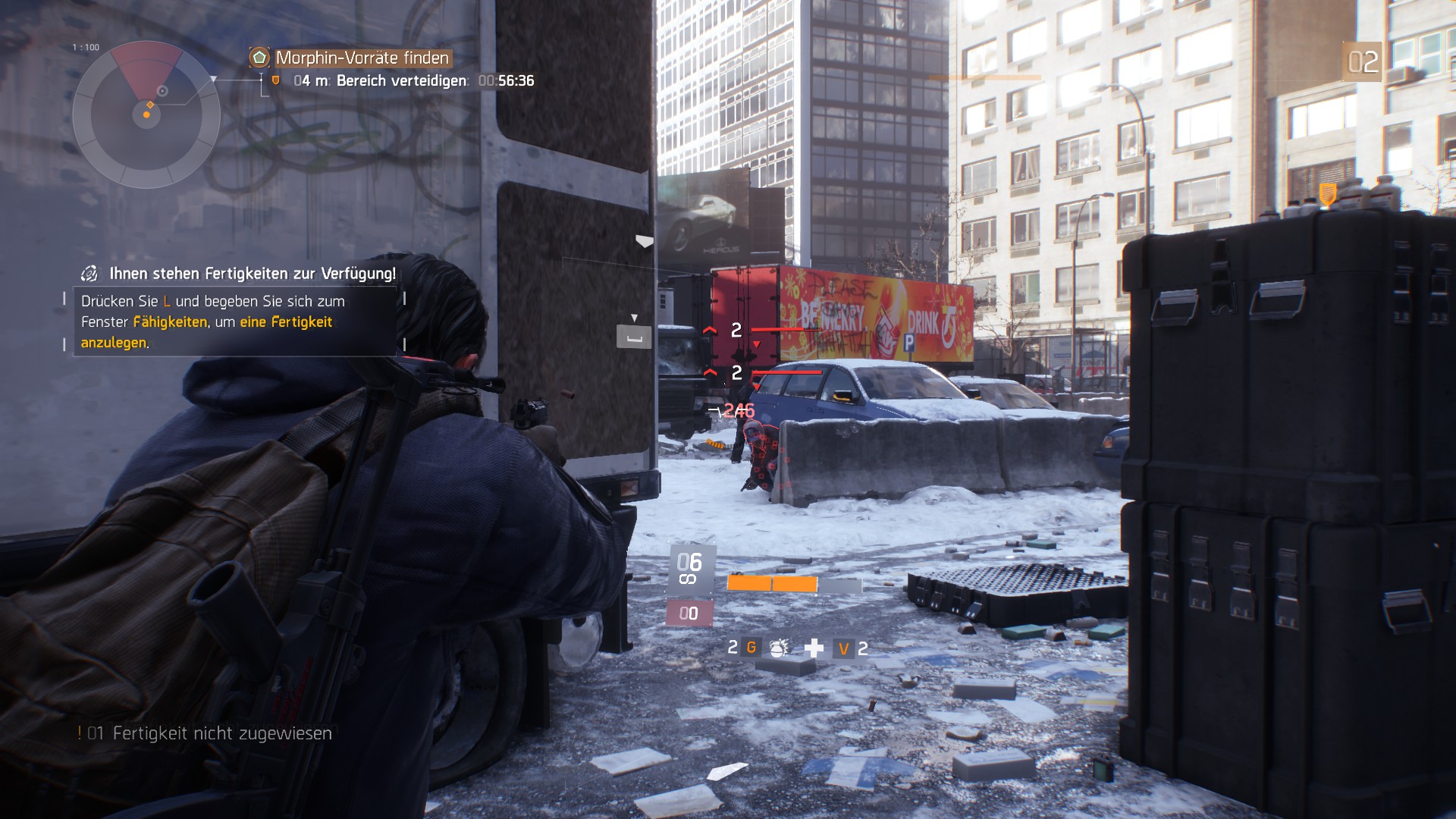Viewport: 1456px width, 819px height.
Task: Click the circular minimap radar
Action: click(146, 115)
